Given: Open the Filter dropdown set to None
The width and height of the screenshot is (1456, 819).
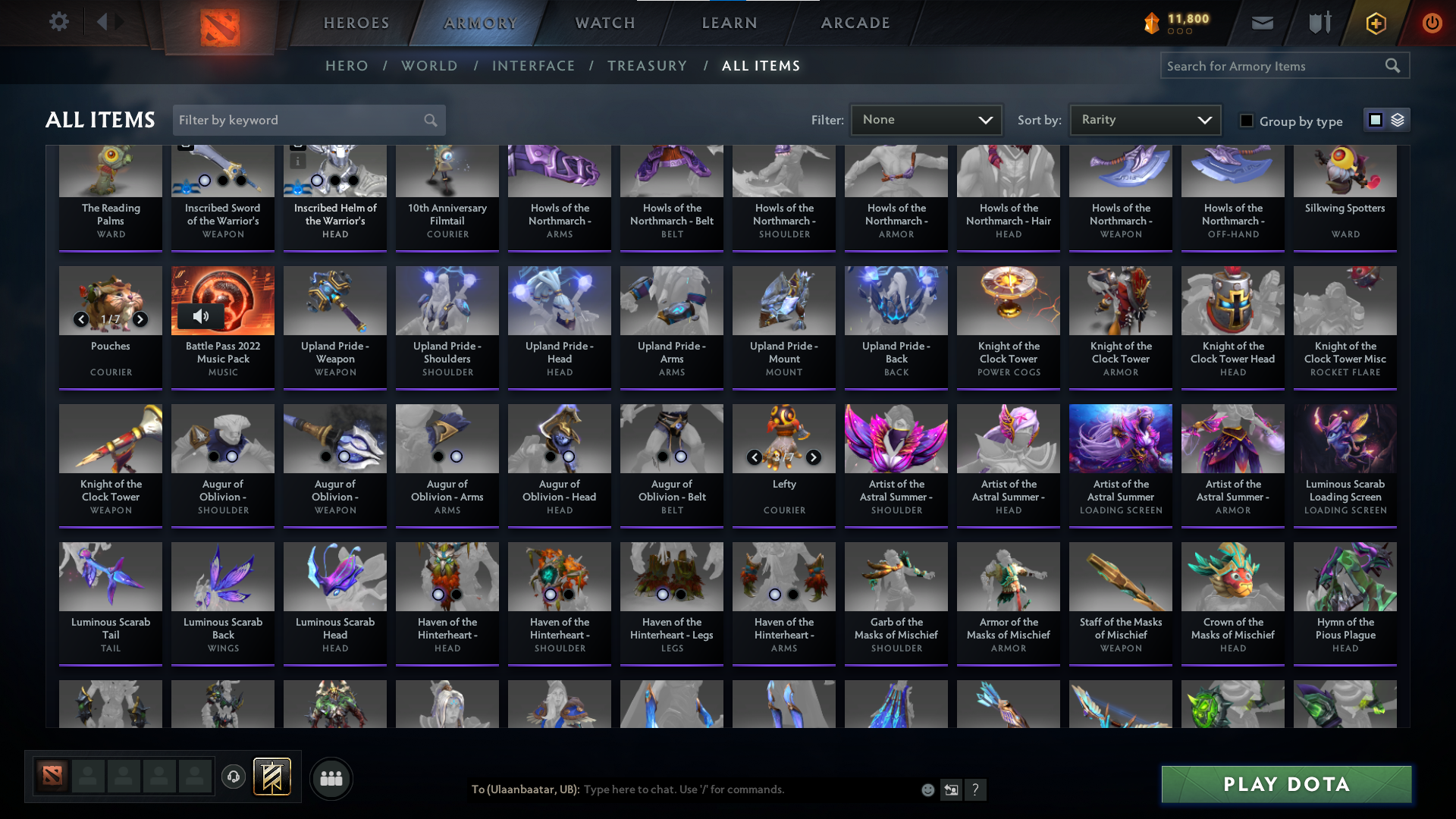Looking at the screenshot, I should pyautogui.click(x=926, y=119).
